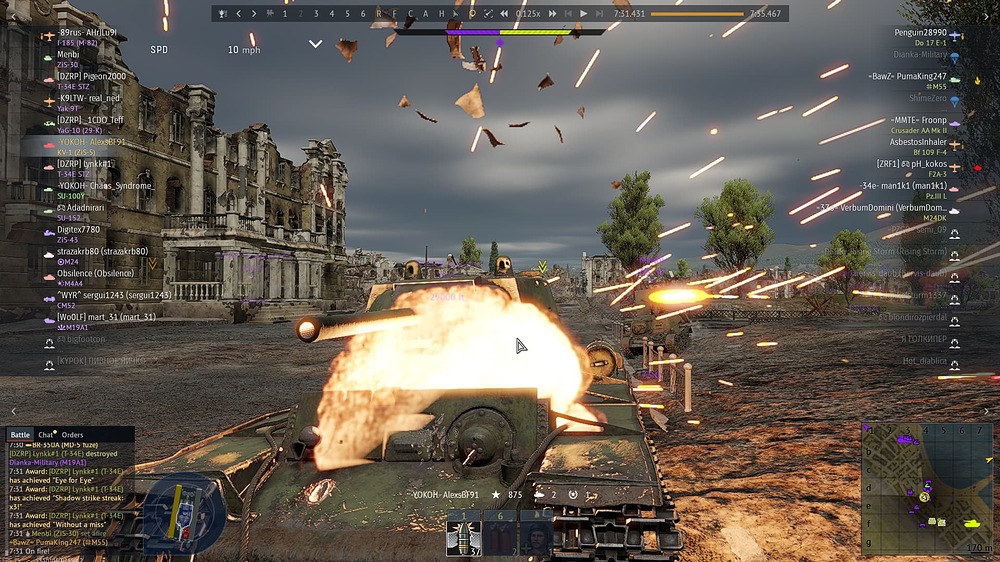Switch to the Battle log tab

pos(20,435)
